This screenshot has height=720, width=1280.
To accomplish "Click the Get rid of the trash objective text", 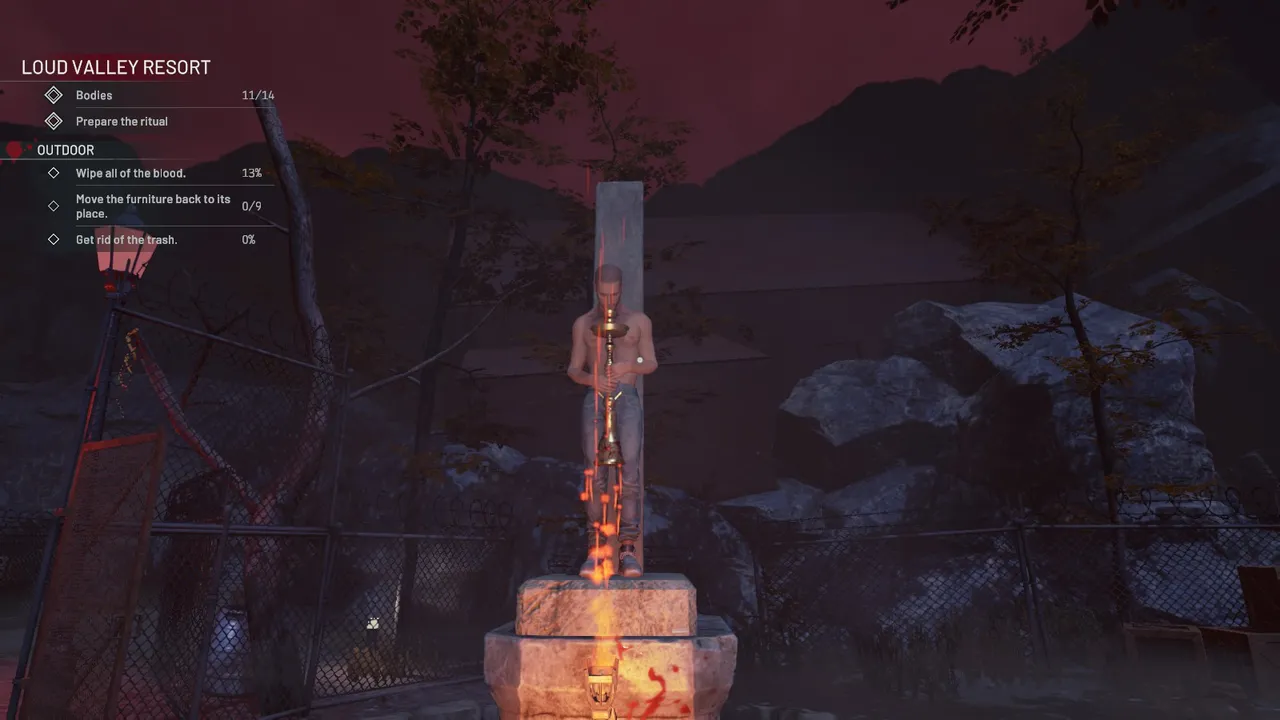I will click(126, 239).
